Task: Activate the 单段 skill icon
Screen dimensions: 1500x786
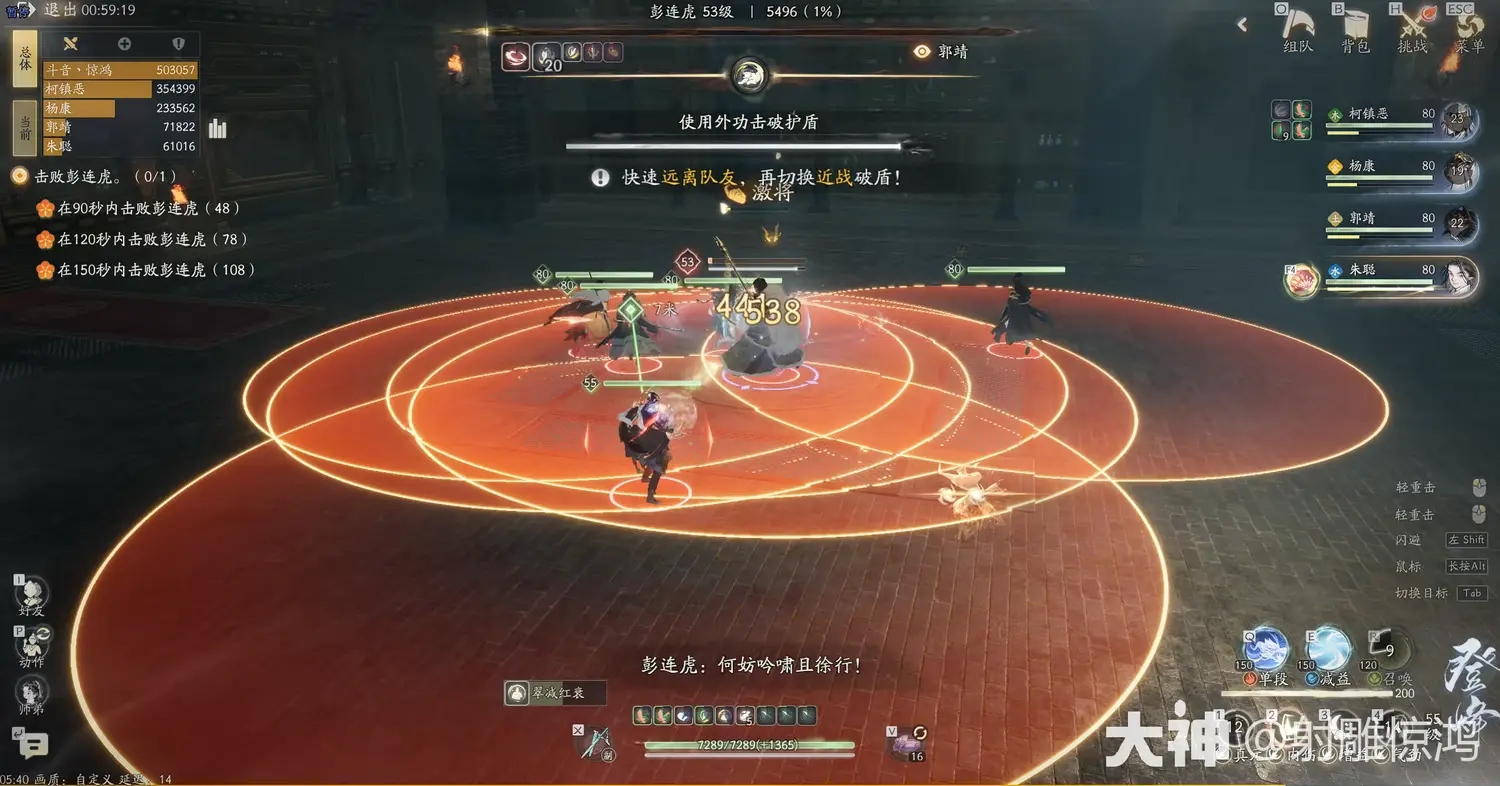Action: (1267, 648)
